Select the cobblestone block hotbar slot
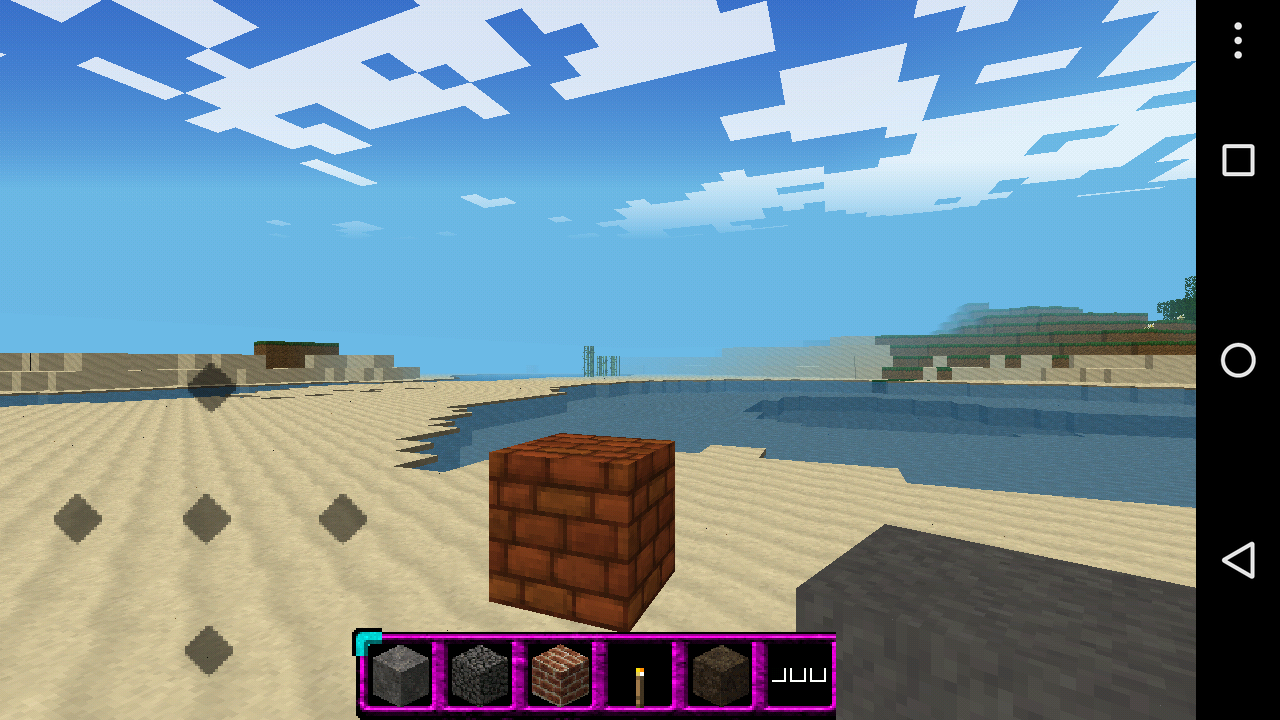 click(x=480, y=675)
